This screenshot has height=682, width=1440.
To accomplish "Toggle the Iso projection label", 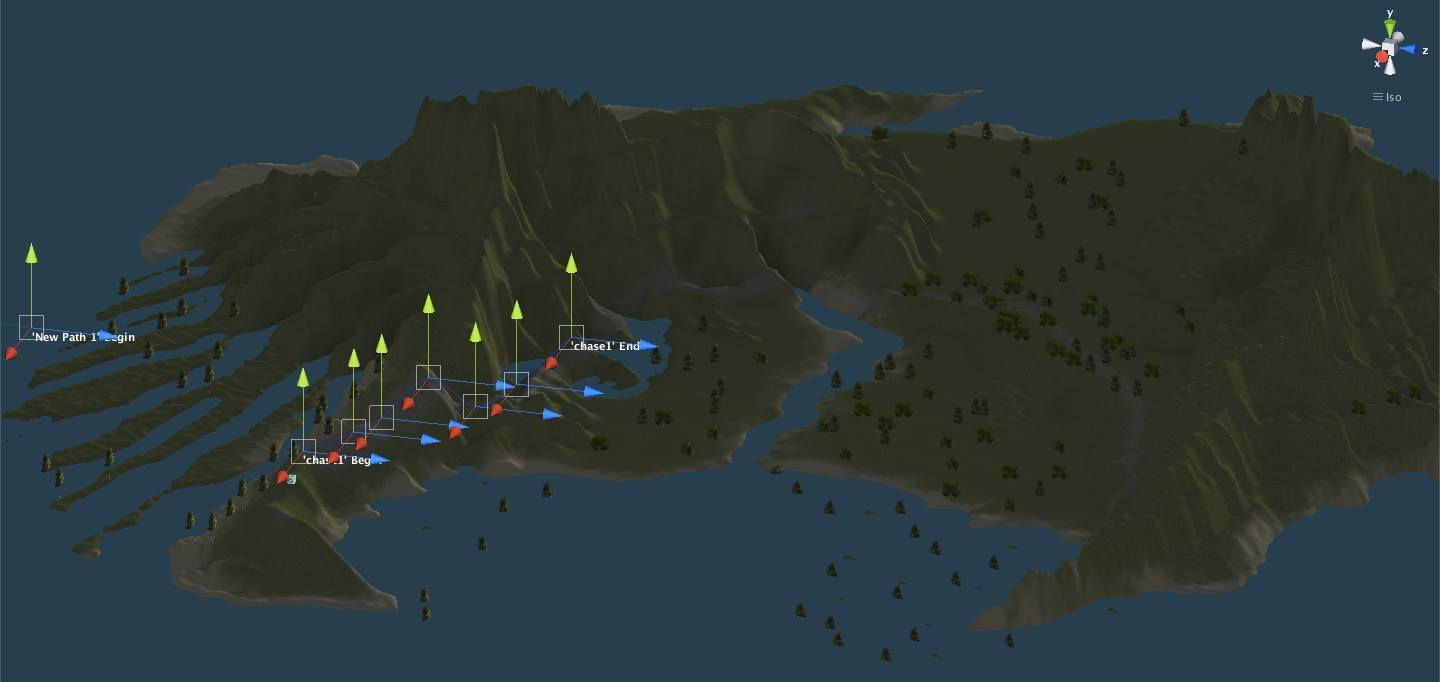I will point(1387,97).
